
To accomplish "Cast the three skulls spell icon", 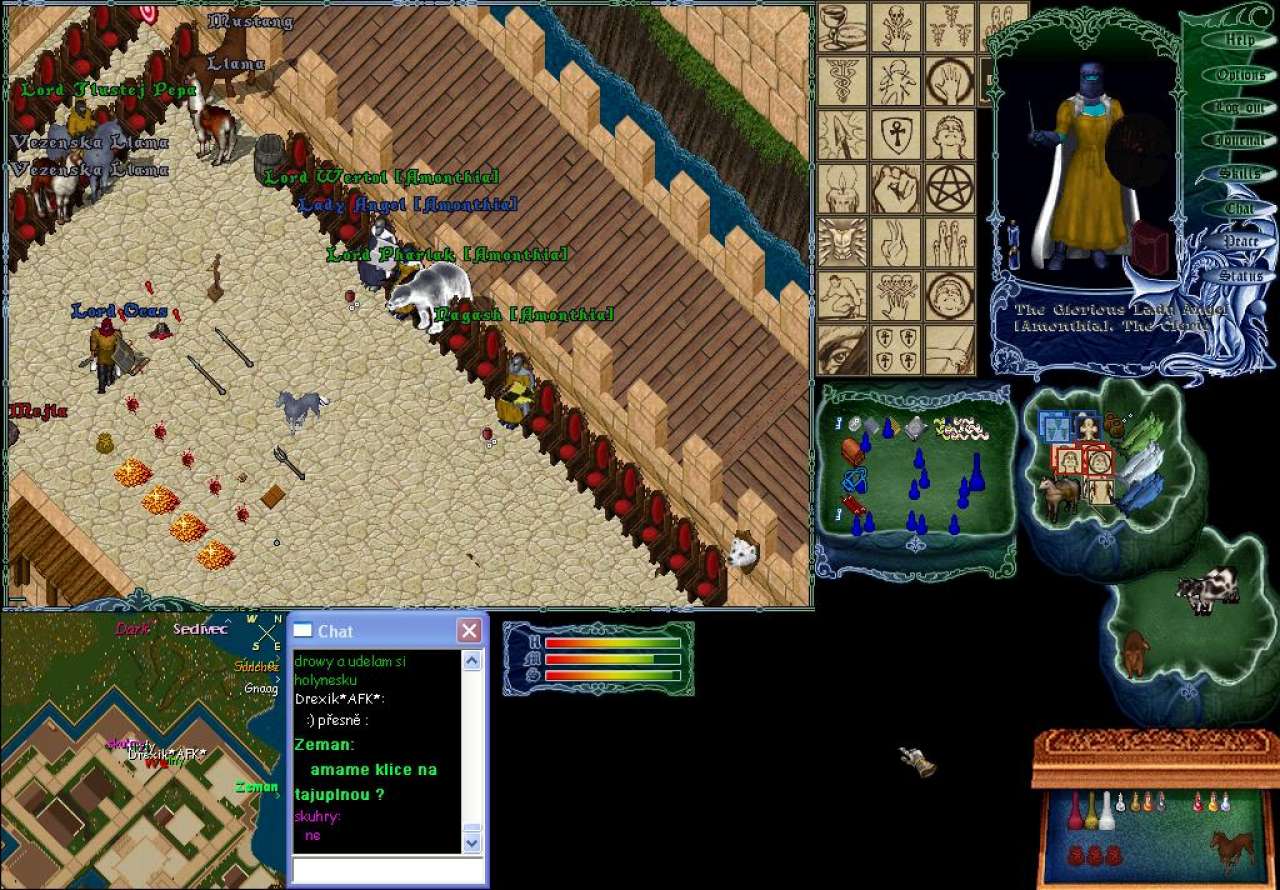I will point(896,296).
